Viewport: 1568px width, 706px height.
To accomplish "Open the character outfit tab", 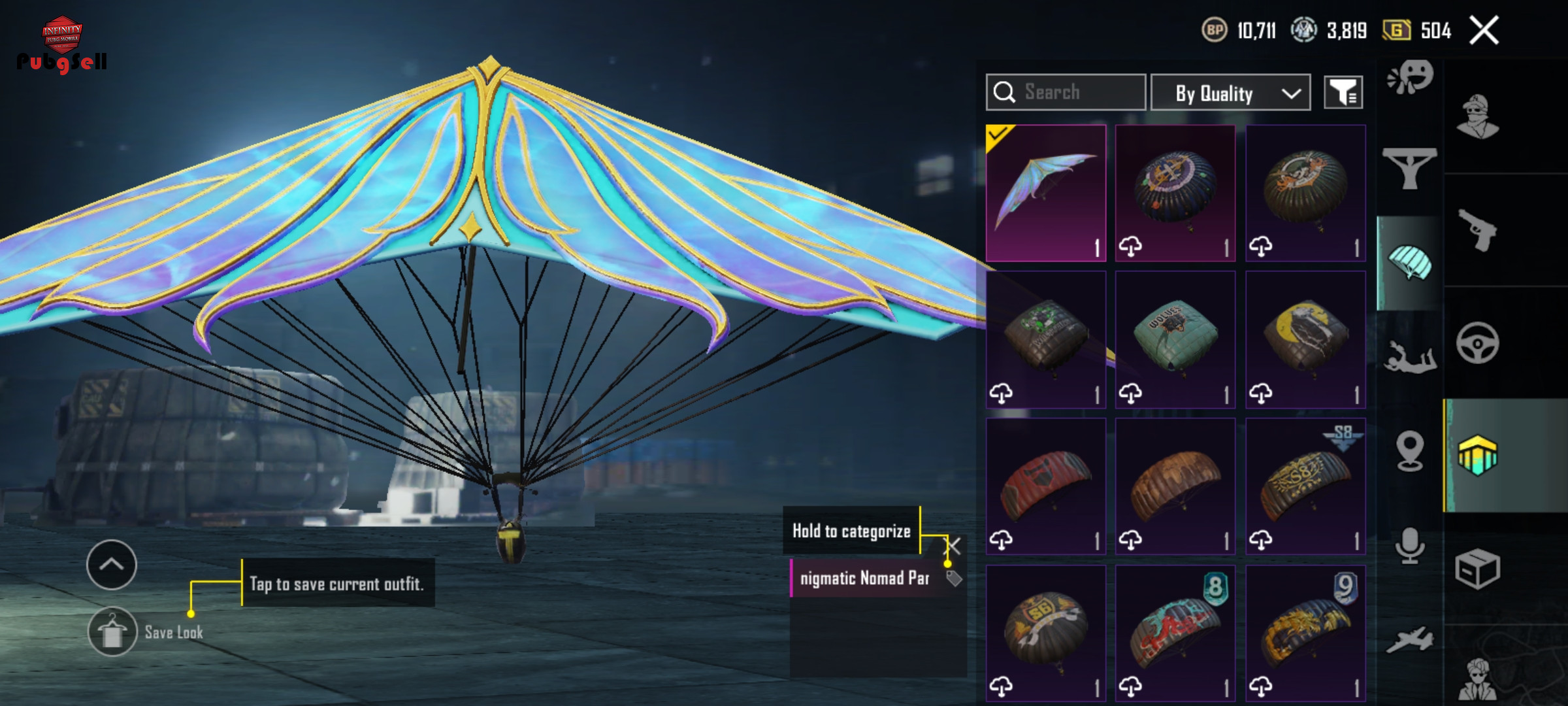I will pyautogui.click(x=1478, y=116).
